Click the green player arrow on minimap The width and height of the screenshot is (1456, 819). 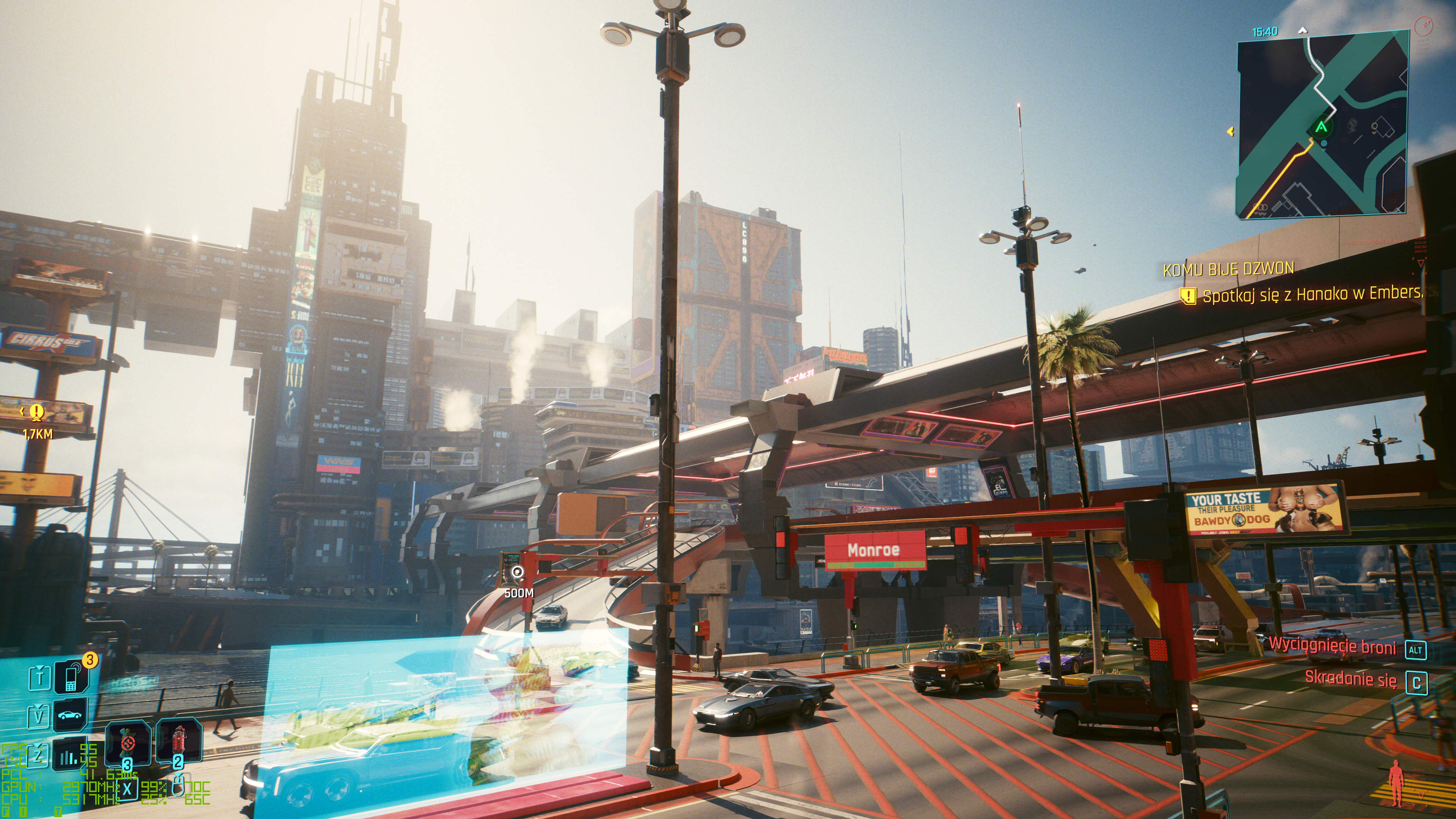[x=1321, y=127]
